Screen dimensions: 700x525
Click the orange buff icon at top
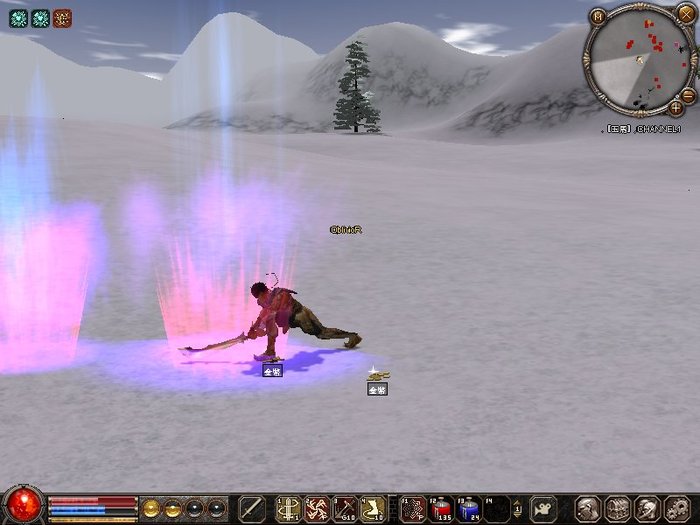pos(62,17)
